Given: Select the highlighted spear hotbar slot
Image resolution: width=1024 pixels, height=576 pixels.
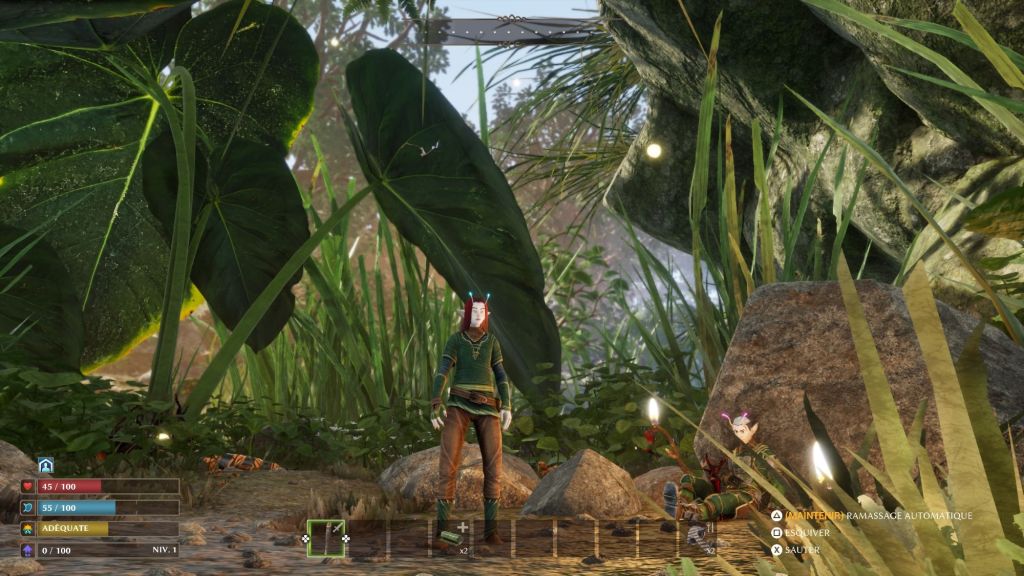Looking at the screenshot, I should [326, 538].
